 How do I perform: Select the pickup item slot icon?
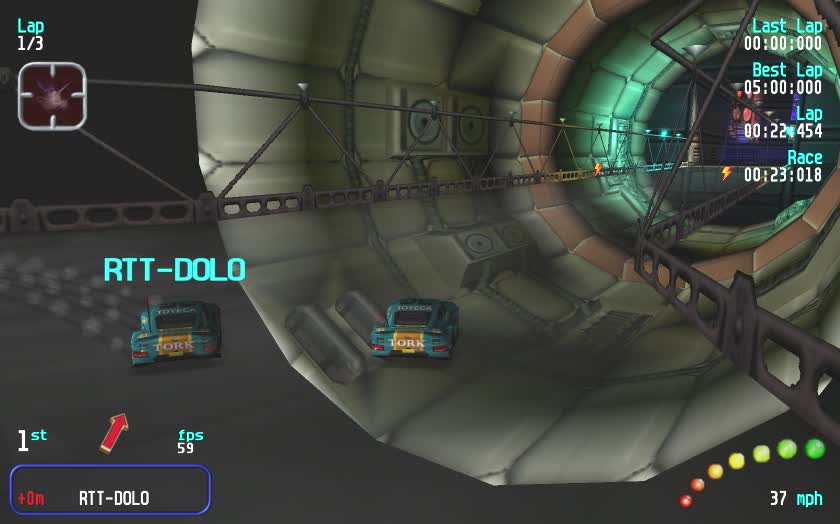(x=52, y=96)
